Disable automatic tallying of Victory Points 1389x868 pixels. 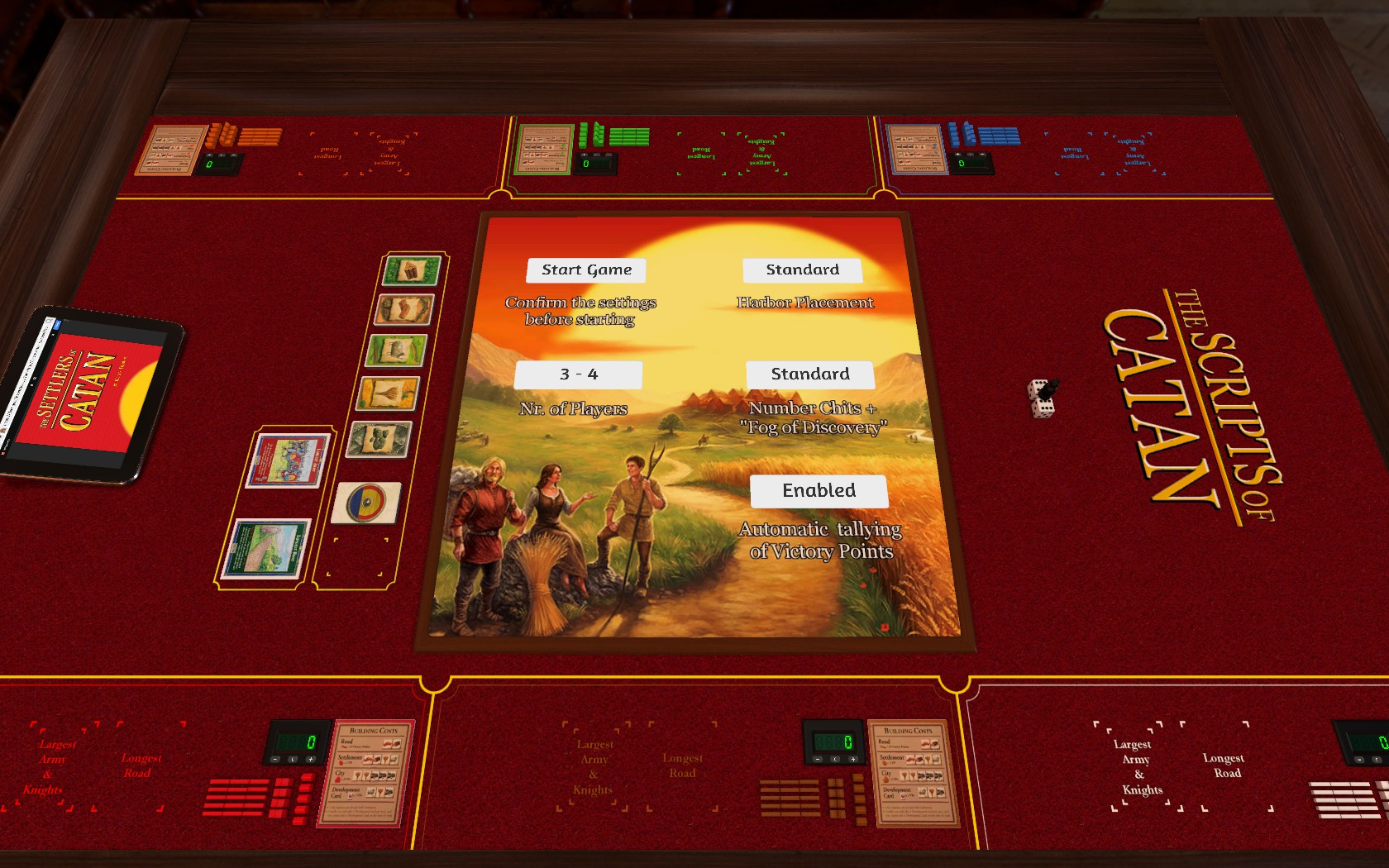[x=819, y=491]
